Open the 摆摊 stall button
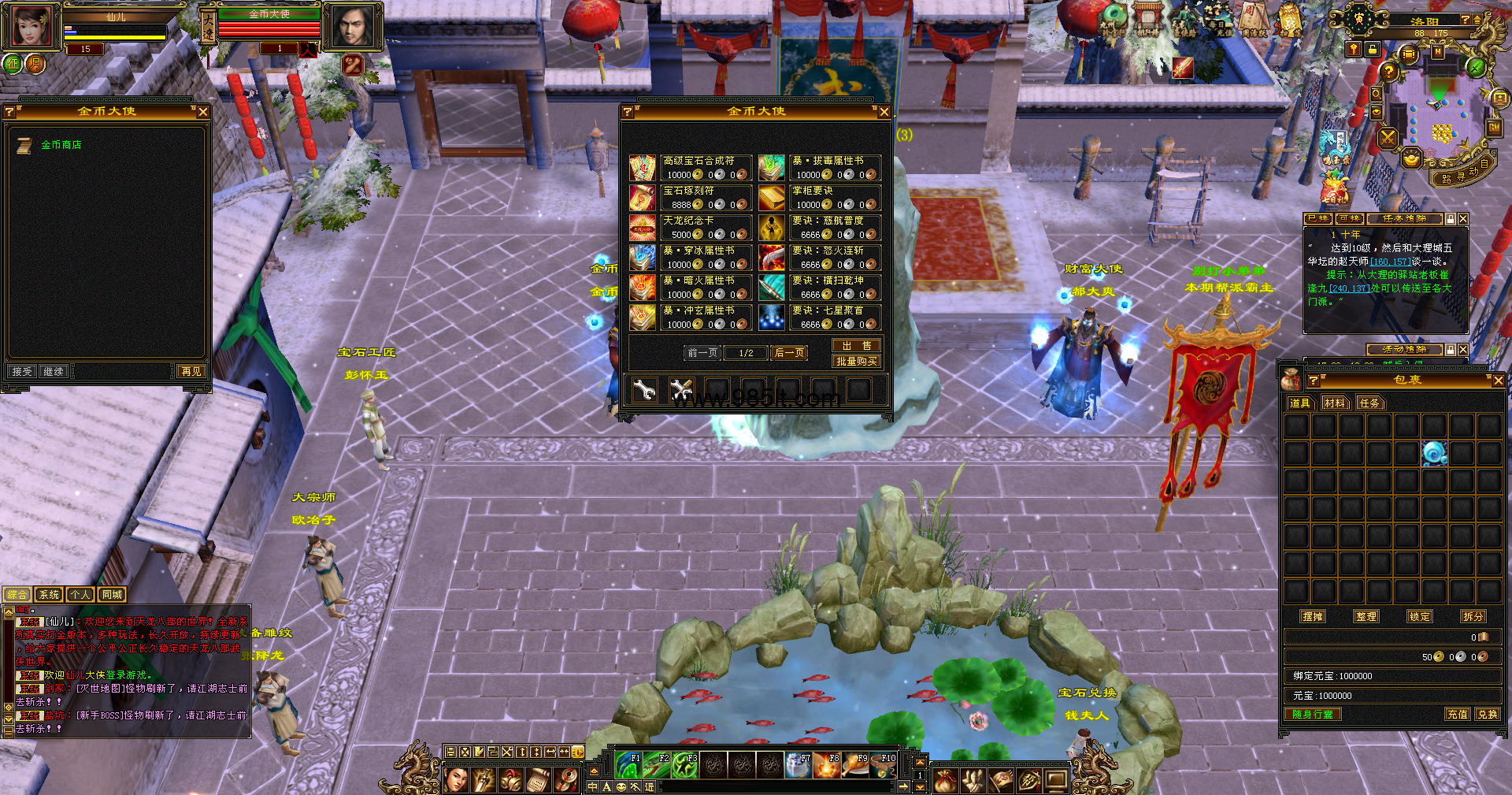1512x795 pixels. (x=1313, y=617)
